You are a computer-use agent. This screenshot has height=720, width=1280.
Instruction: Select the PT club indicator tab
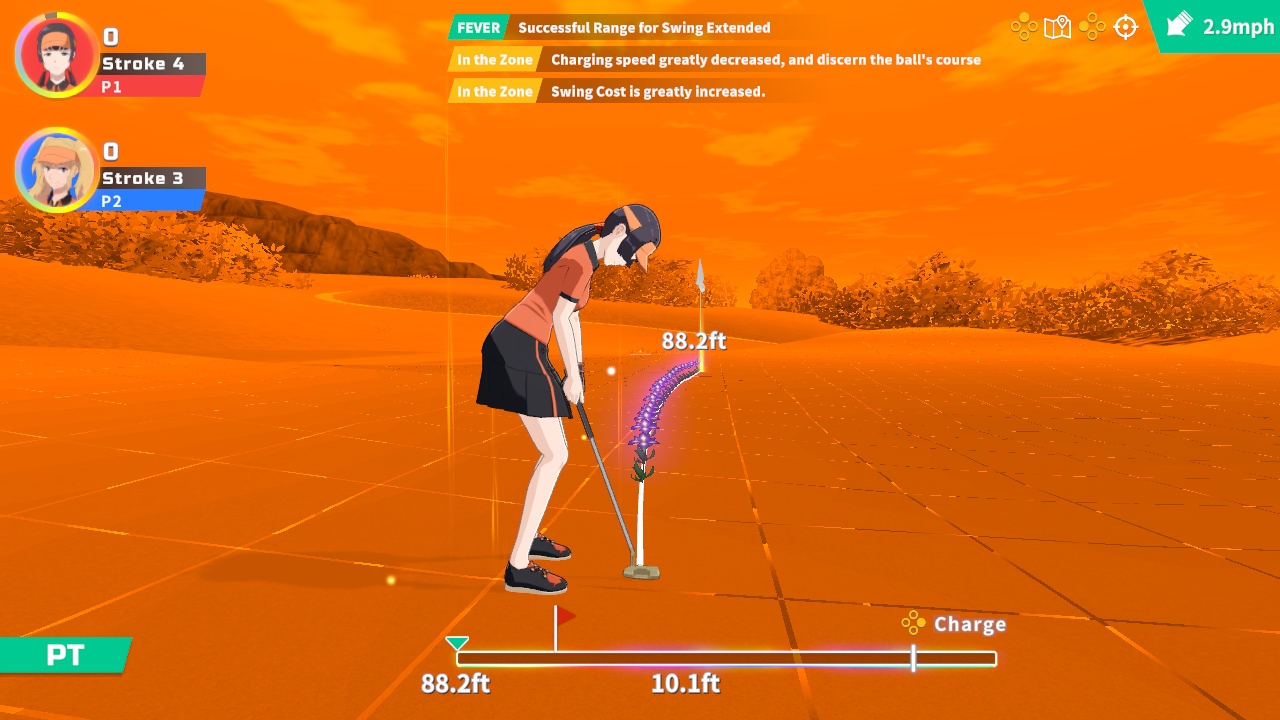pos(63,655)
